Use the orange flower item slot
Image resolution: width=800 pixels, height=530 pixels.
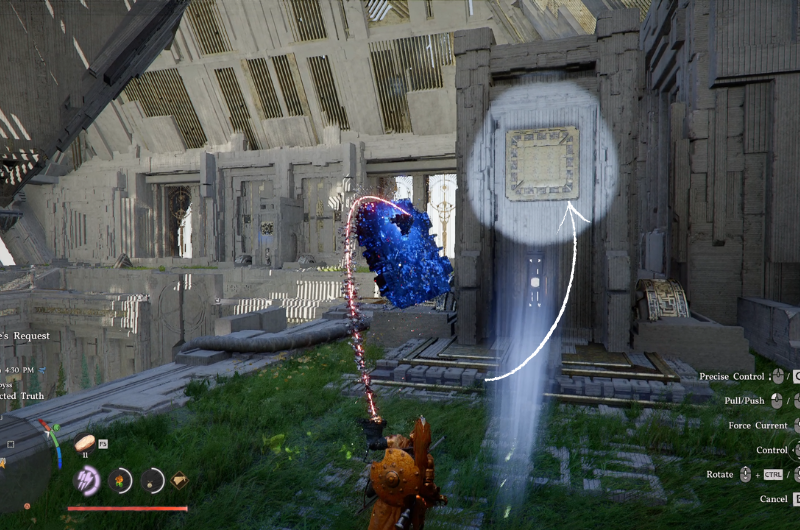(x=121, y=481)
